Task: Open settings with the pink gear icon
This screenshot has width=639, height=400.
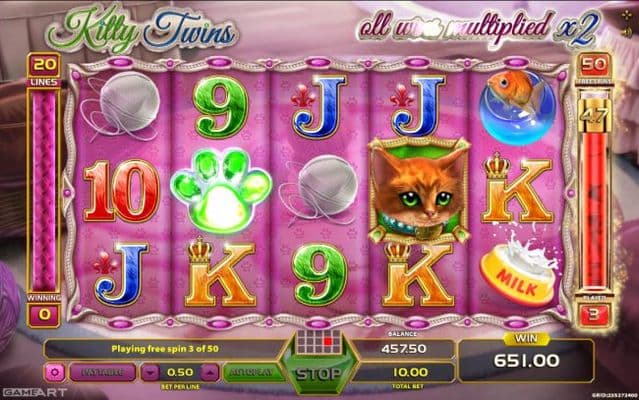Action: click(54, 372)
